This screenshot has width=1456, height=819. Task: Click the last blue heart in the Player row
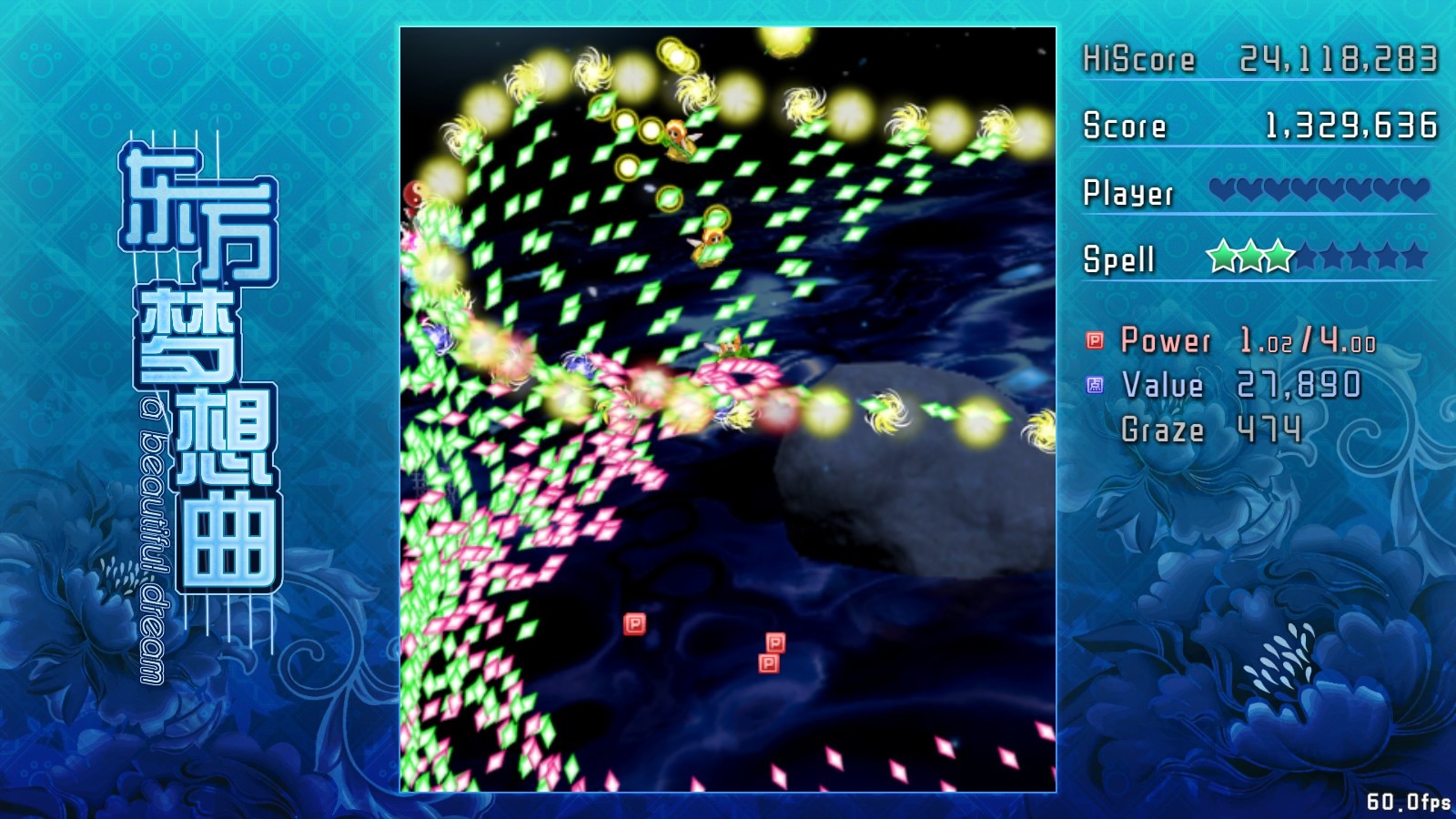tap(1416, 191)
